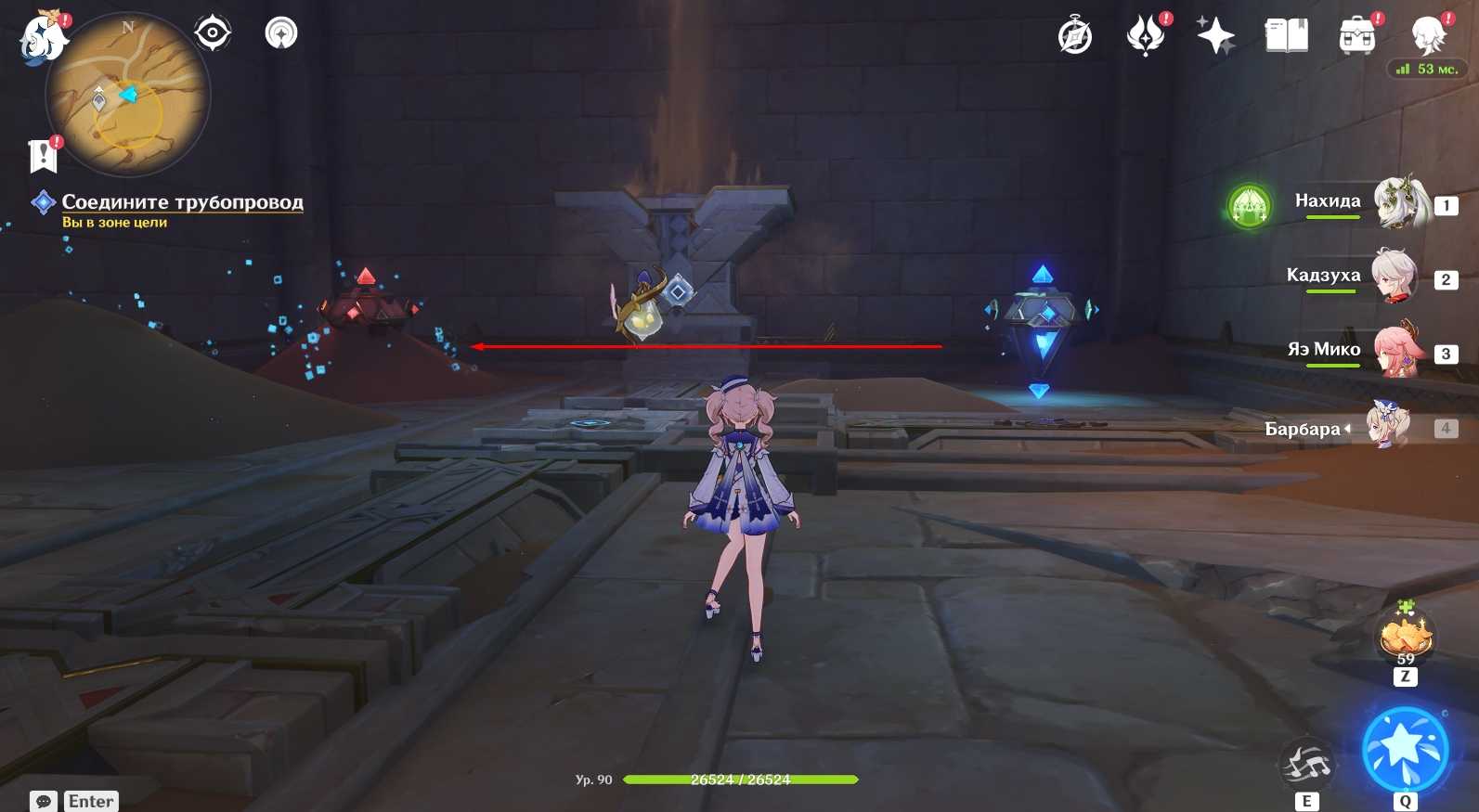Image resolution: width=1479 pixels, height=812 pixels.
Task: Select the Соедините трубопровод quest tracker
Action: click(182, 202)
